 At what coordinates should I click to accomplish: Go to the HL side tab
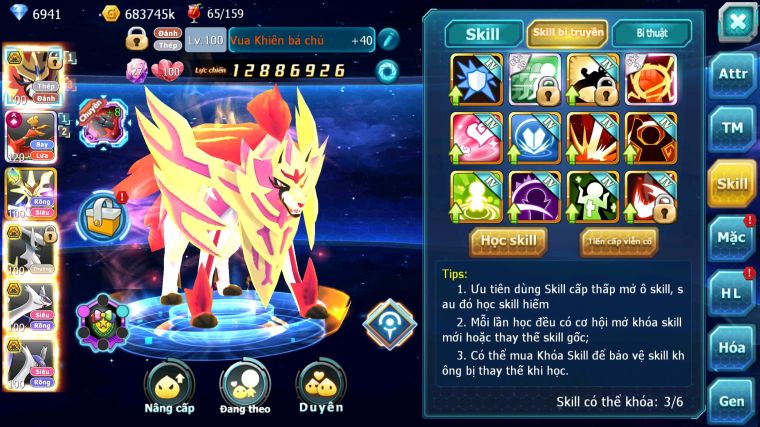point(733,292)
